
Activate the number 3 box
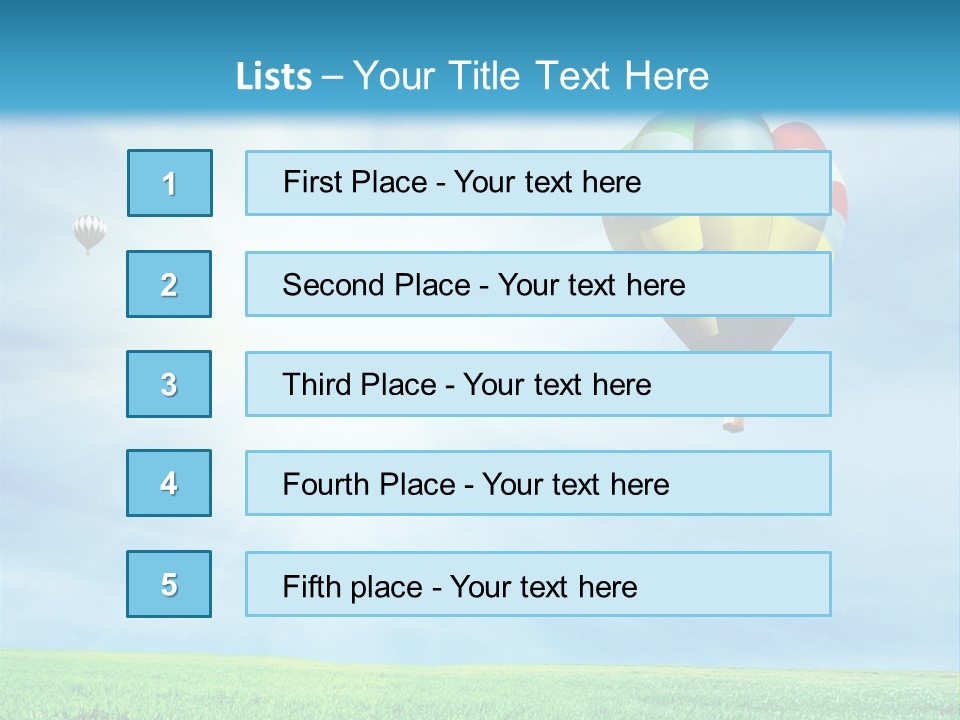[x=169, y=384]
